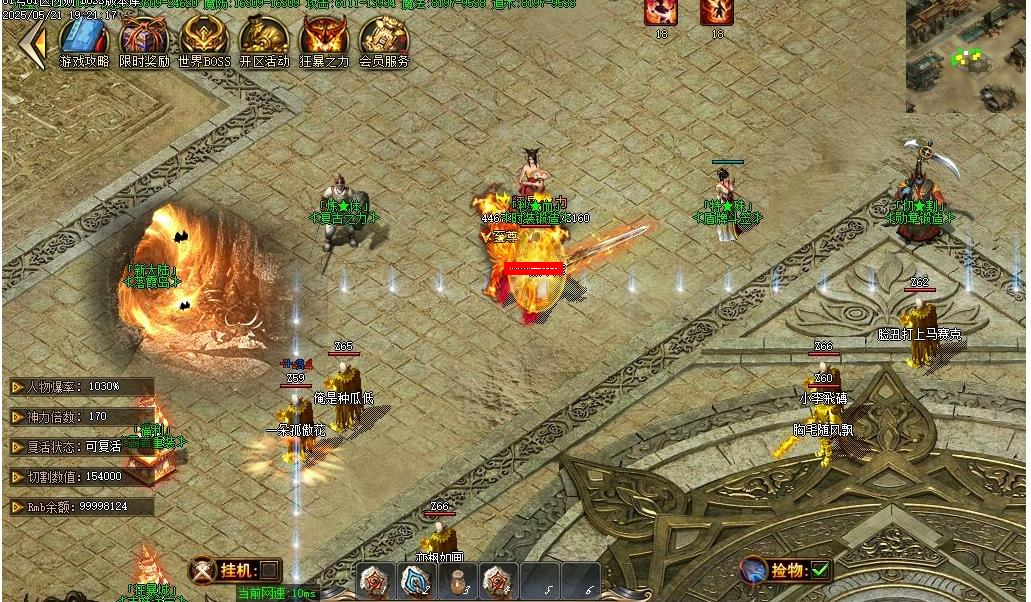
Task: Open the 限时奖励 timed rewards
Action: coord(144,40)
